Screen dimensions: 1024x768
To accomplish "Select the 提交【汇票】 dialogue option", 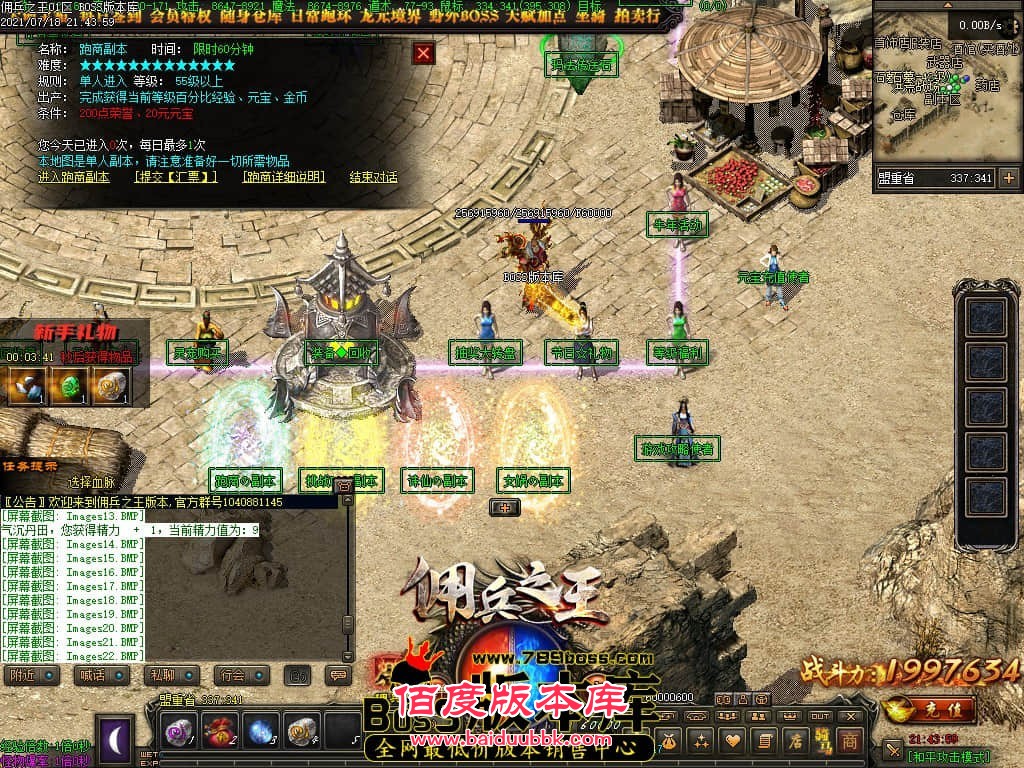I will tap(176, 177).
